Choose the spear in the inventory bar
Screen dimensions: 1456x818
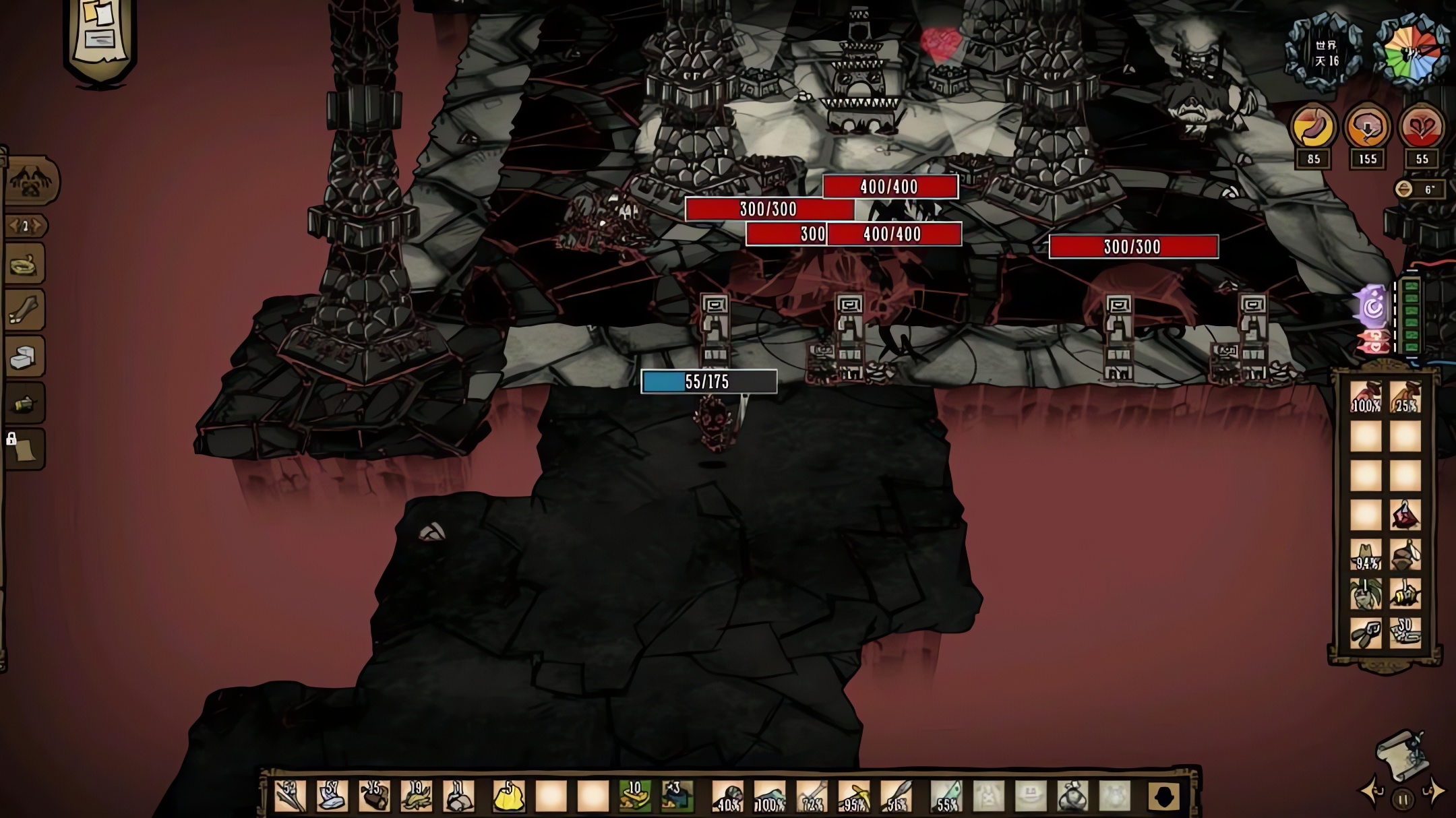point(895,797)
